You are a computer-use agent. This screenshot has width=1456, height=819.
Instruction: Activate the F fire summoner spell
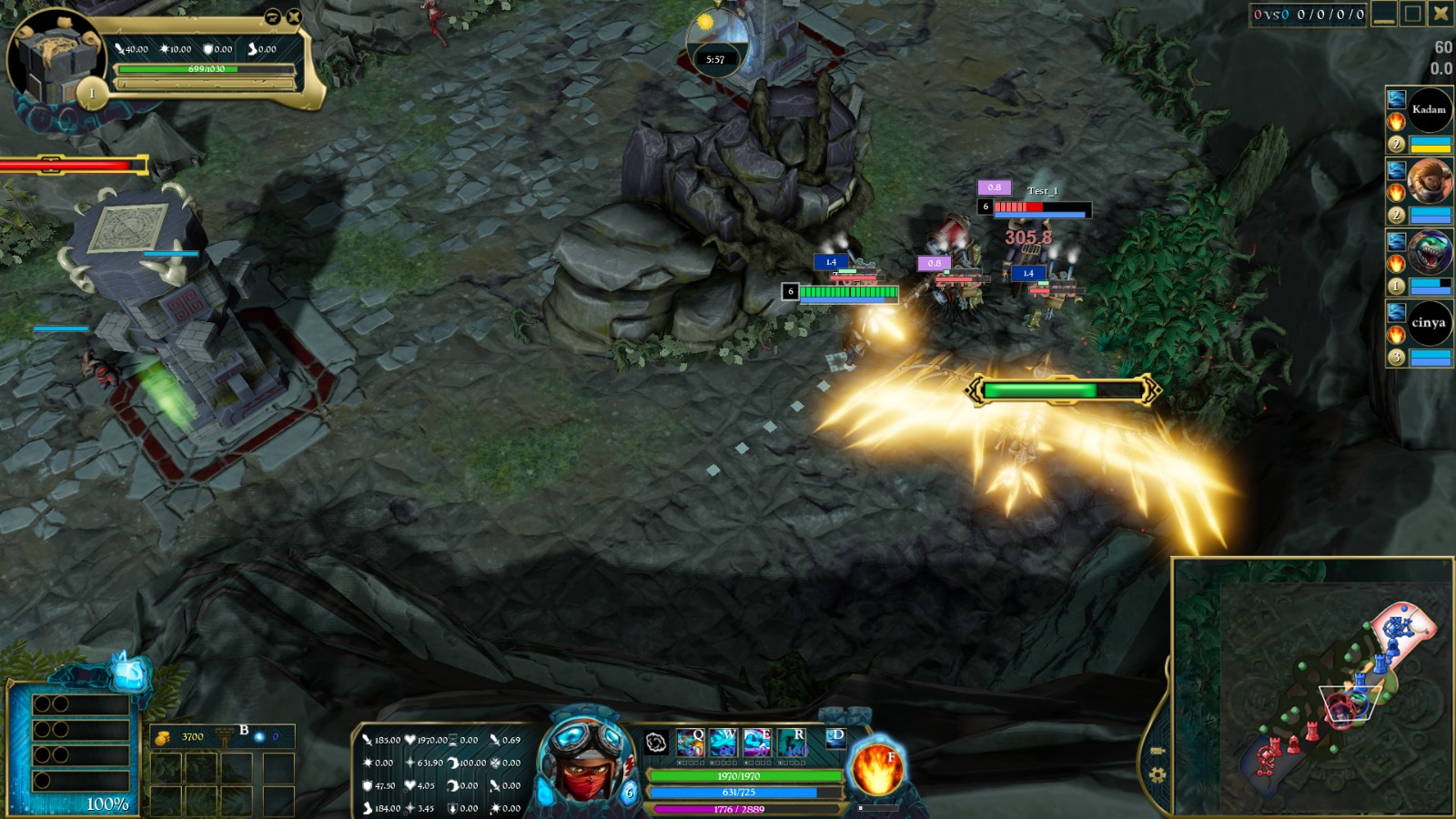coord(876,769)
